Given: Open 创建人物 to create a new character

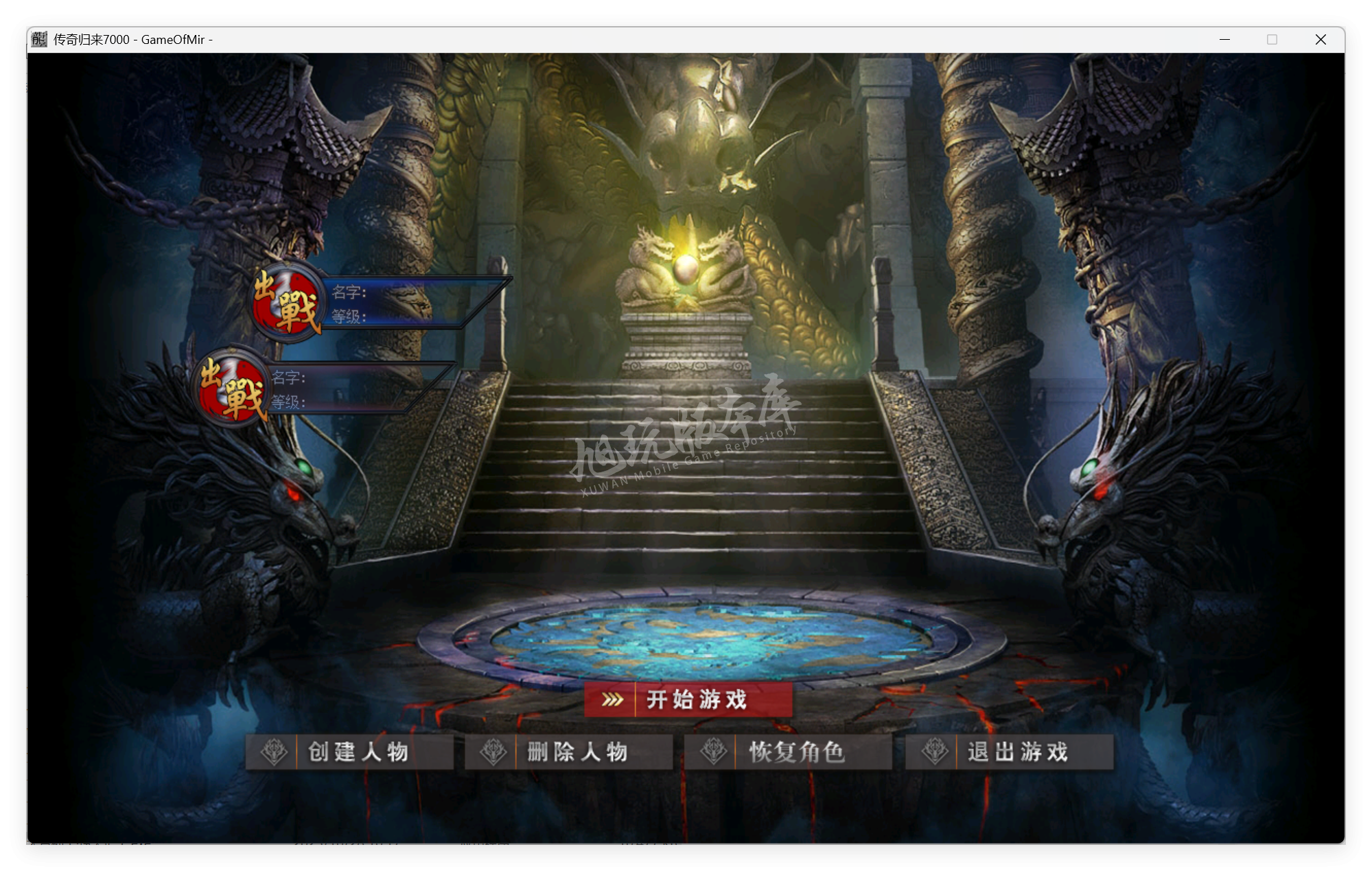Looking at the screenshot, I should [x=357, y=752].
